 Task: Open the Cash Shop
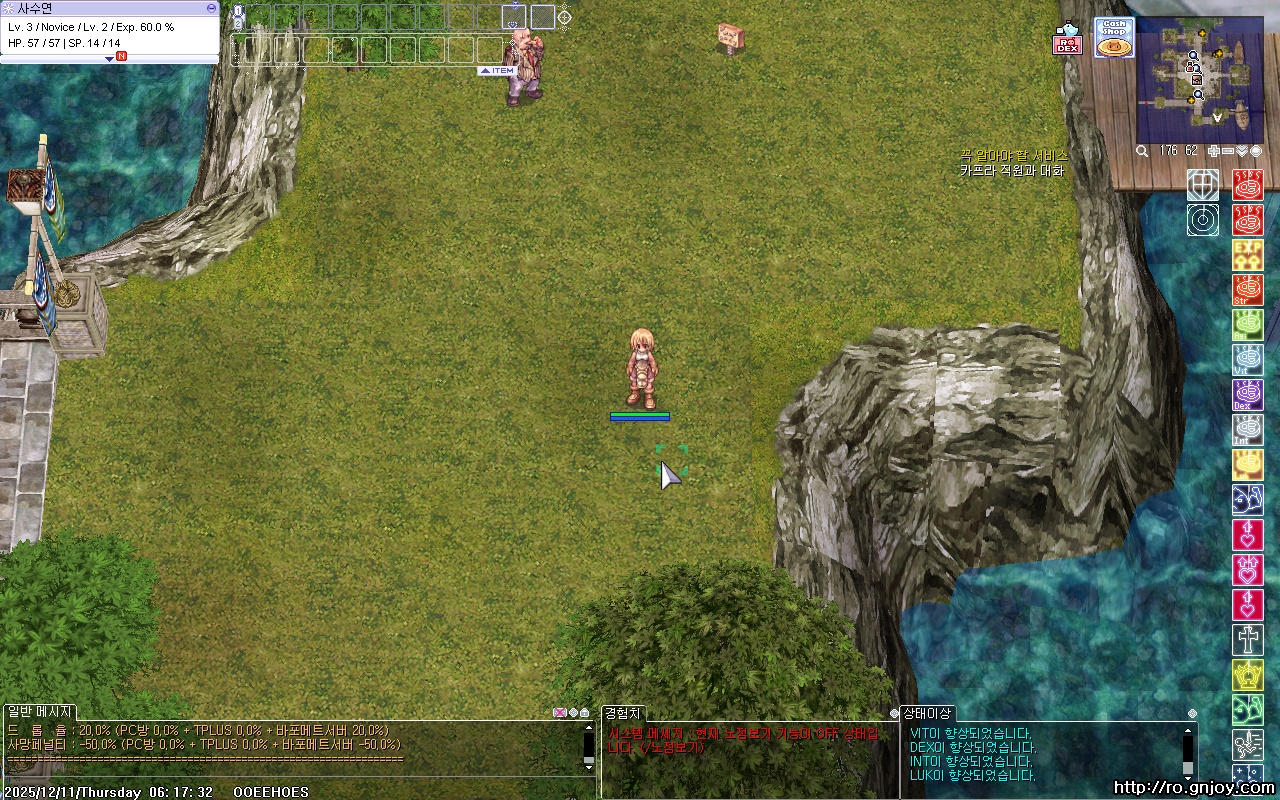point(1114,38)
